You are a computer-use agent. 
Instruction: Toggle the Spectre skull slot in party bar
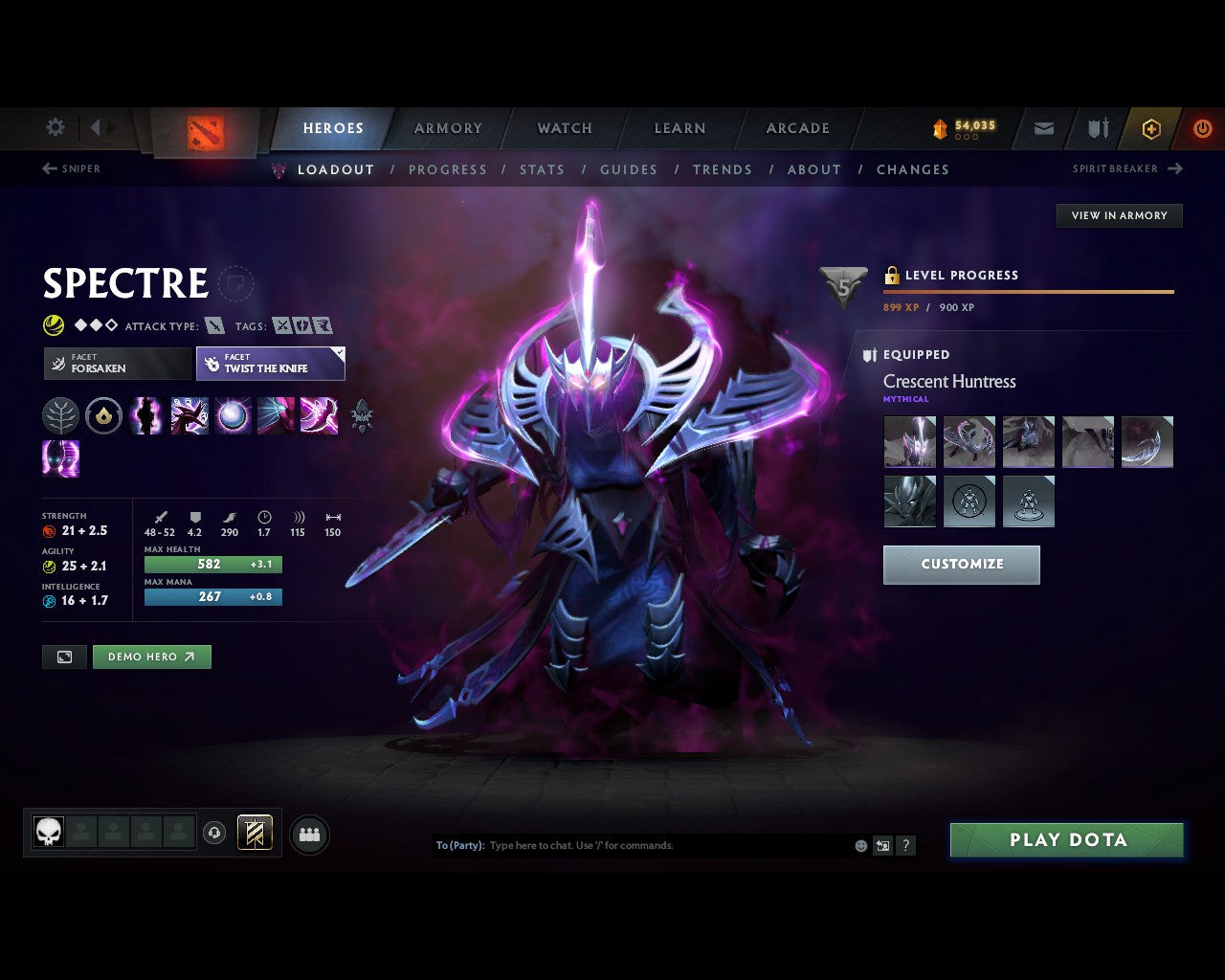[x=48, y=832]
